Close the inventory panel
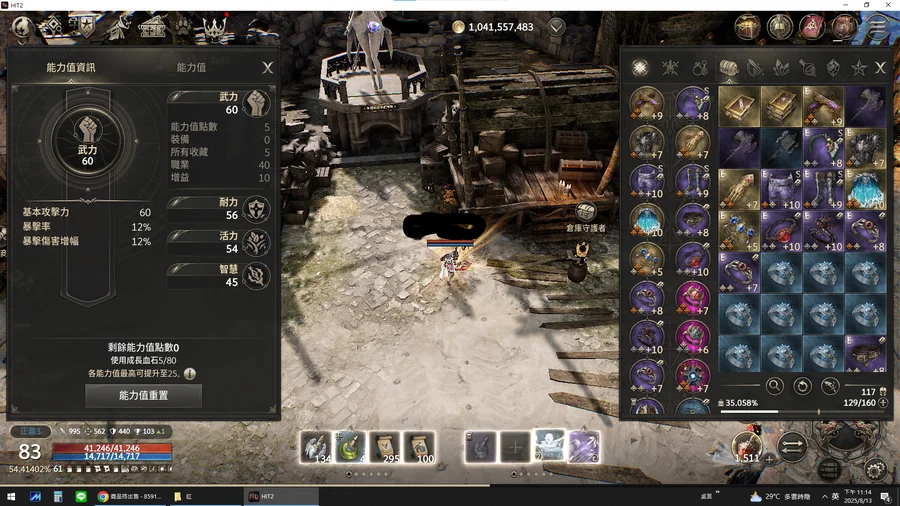Viewport: 900px width, 506px height. pos(880,68)
